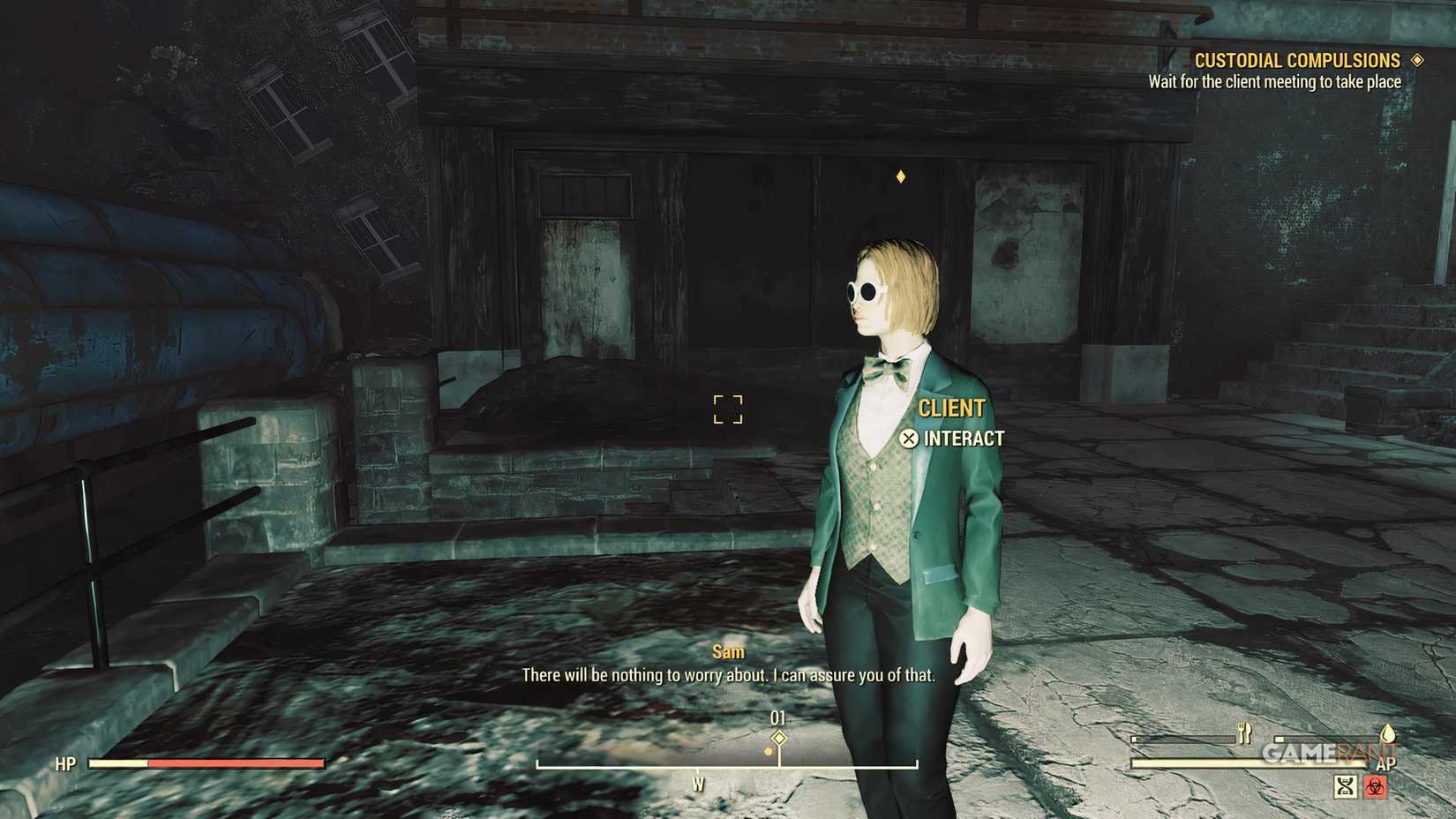Click the water droplet thirst icon
1456x819 pixels.
[x=1388, y=735]
